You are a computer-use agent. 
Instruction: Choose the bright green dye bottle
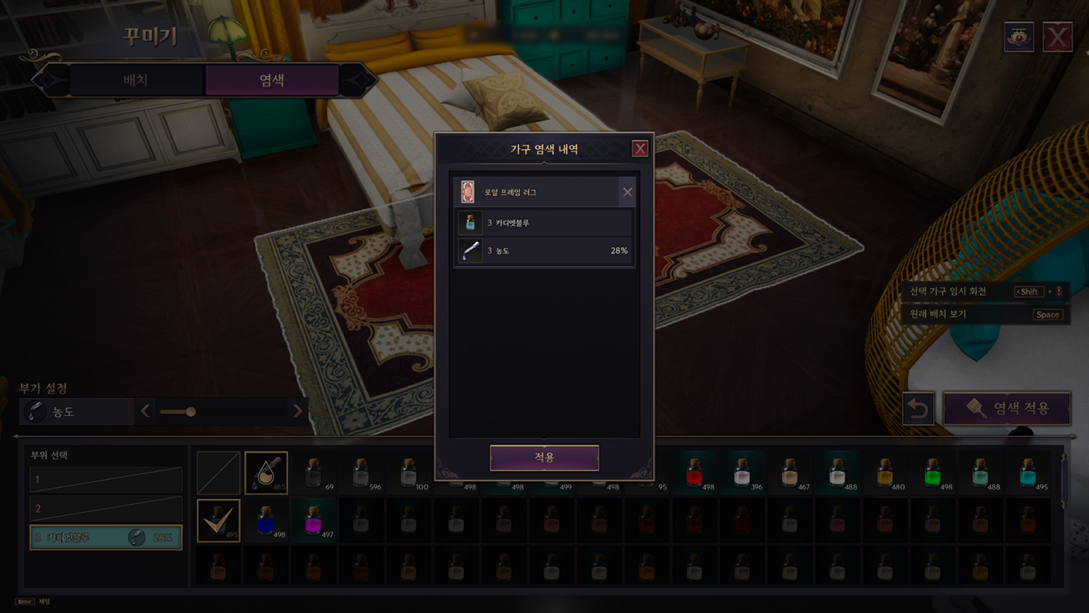[932, 472]
